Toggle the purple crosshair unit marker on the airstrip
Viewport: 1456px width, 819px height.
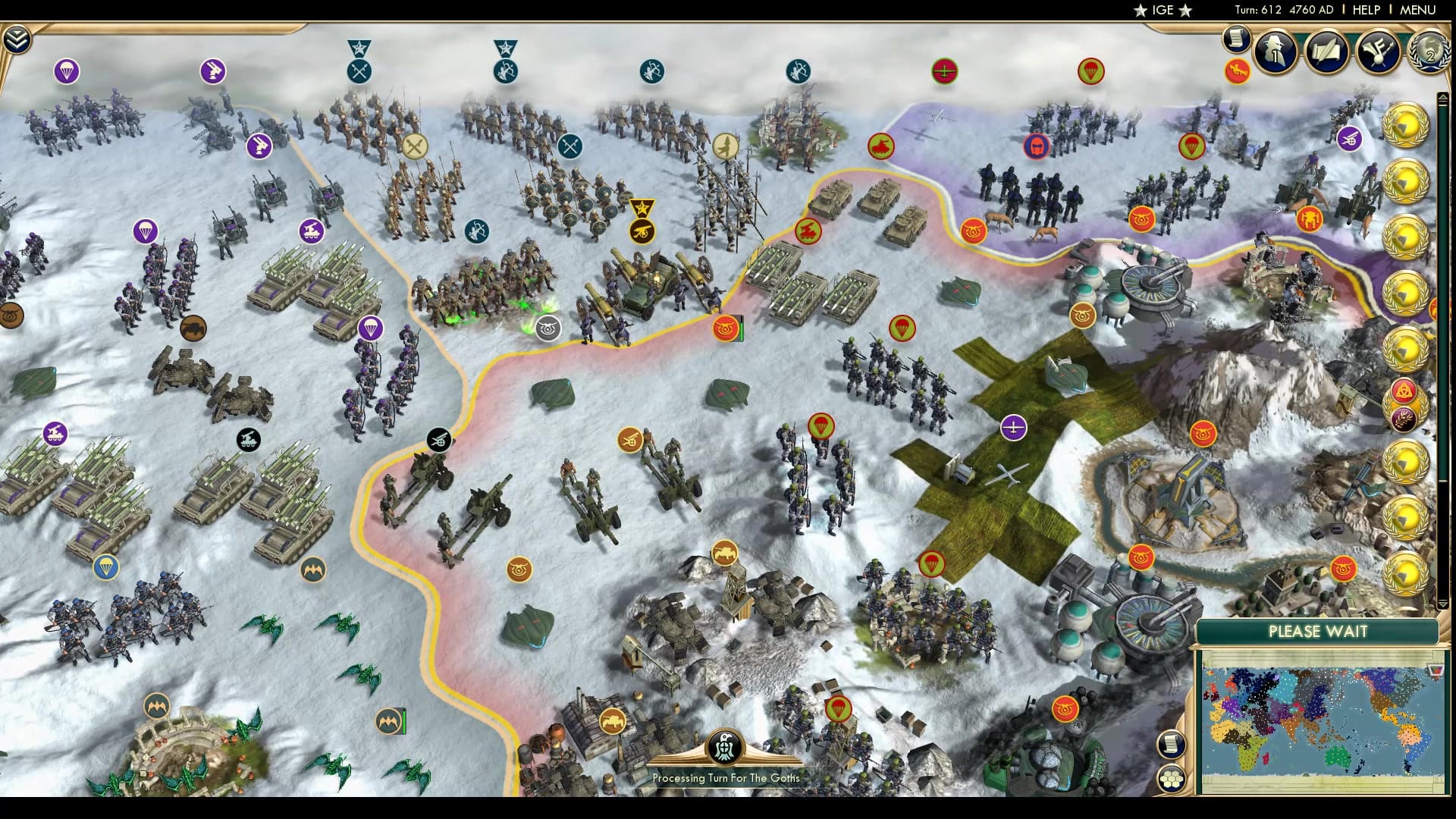[1014, 428]
